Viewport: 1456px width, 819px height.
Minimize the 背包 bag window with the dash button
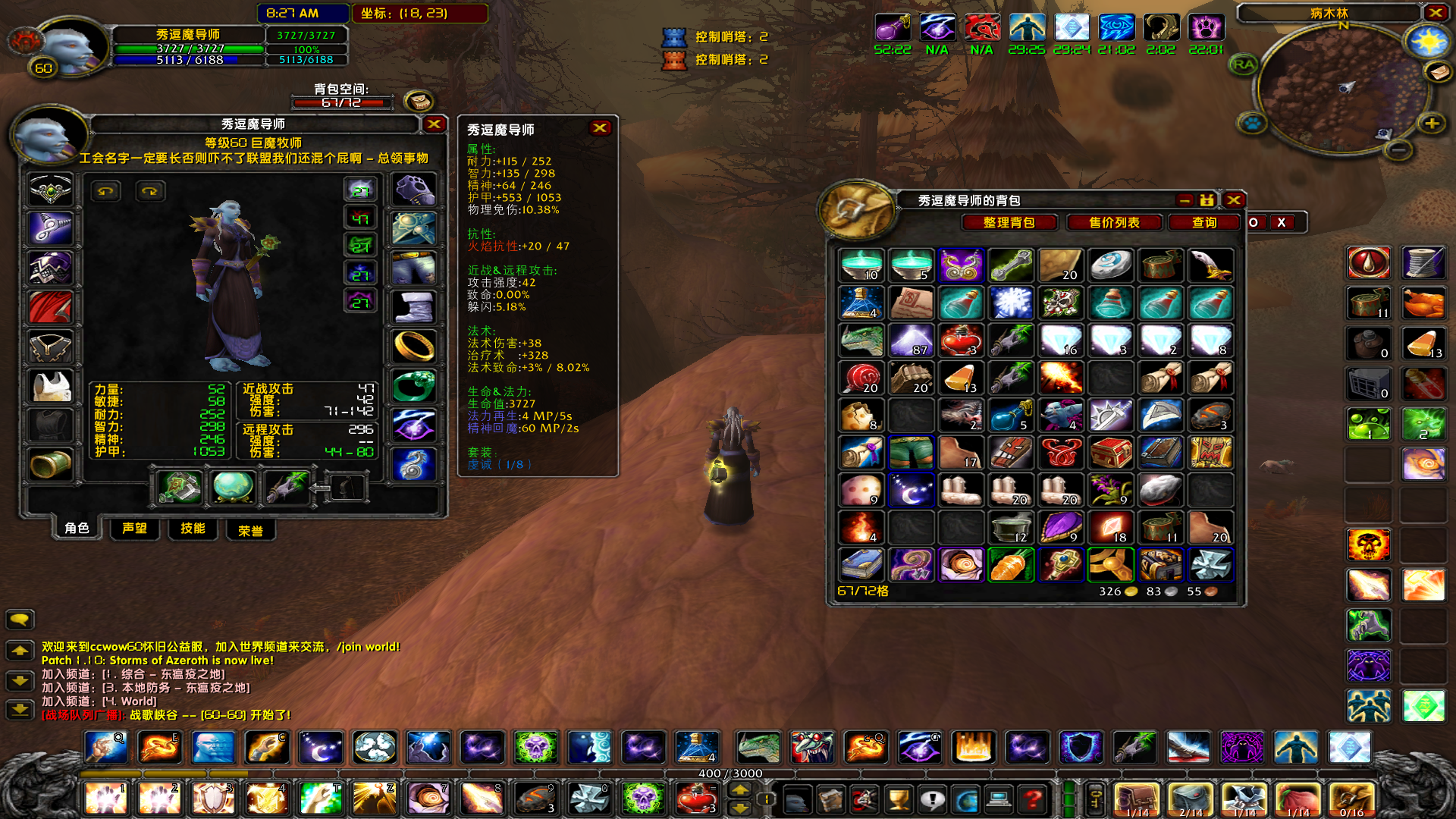[x=1185, y=200]
